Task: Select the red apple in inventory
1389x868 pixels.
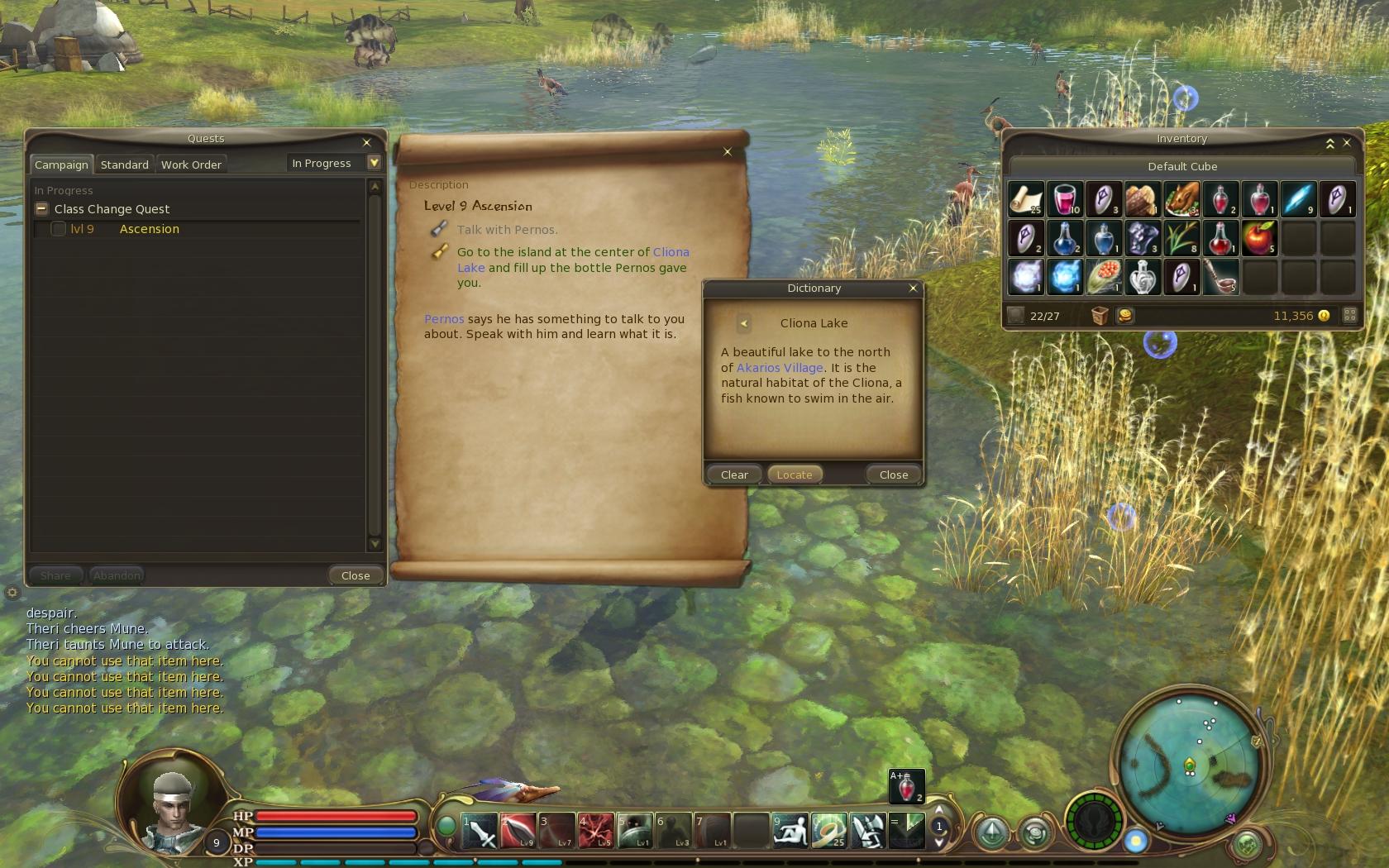Action: pos(1259,238)
